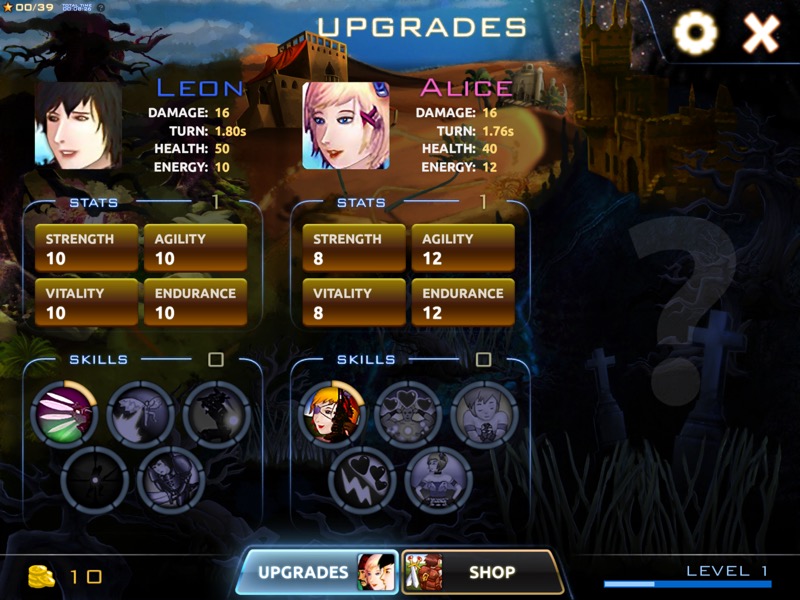
Task: Upgrade Leon's Strength stat
Action: tap(86, 248)
